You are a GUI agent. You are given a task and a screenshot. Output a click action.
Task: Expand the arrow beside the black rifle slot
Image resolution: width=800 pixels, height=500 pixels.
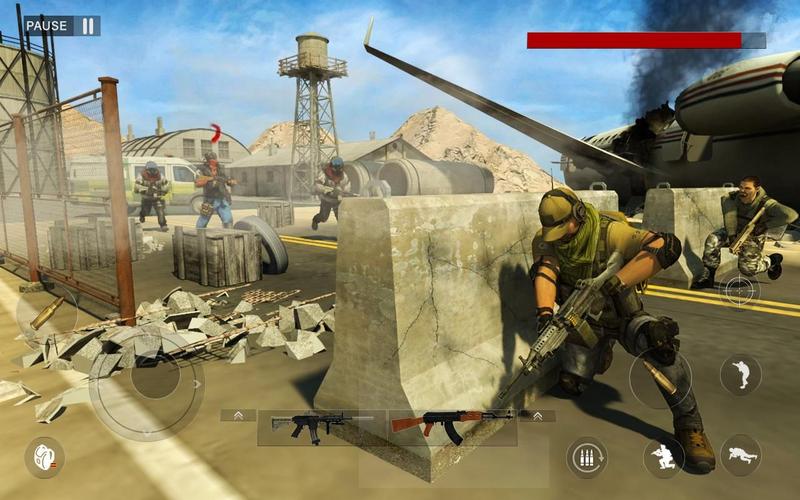pyautogui.click(x=238, y=415)
